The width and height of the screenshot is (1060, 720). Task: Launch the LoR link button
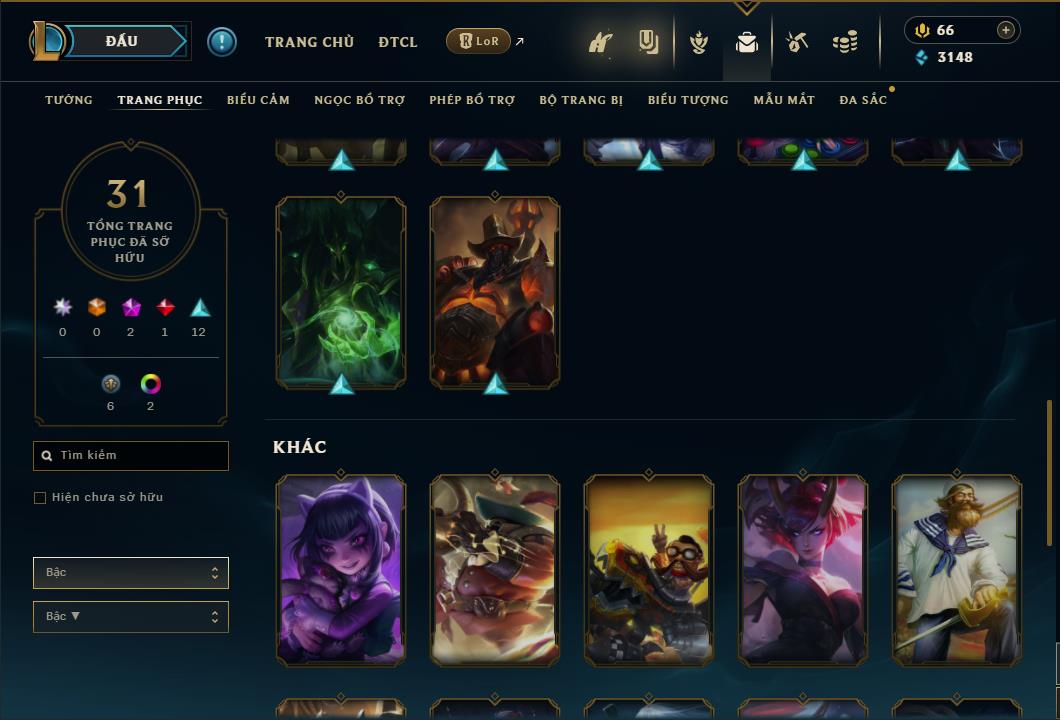[478, 41]
